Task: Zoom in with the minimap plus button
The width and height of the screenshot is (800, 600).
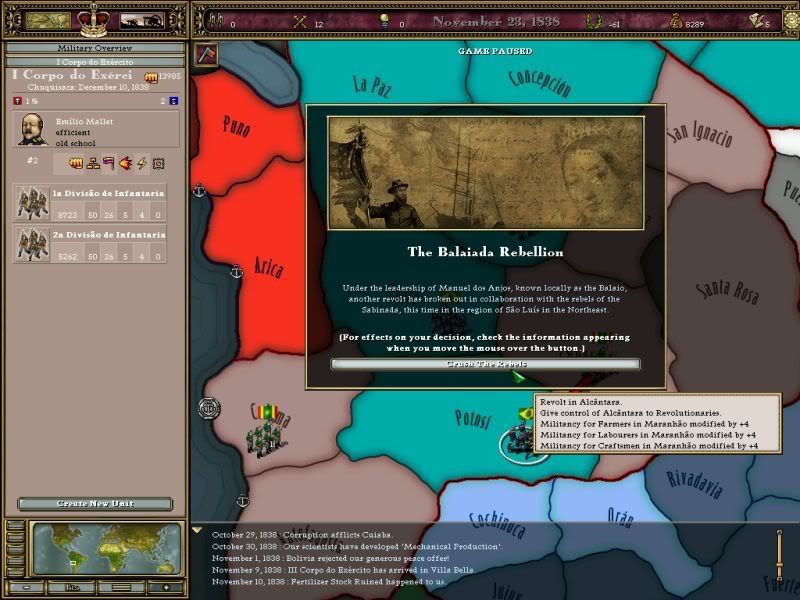Action: coord(167,586)
